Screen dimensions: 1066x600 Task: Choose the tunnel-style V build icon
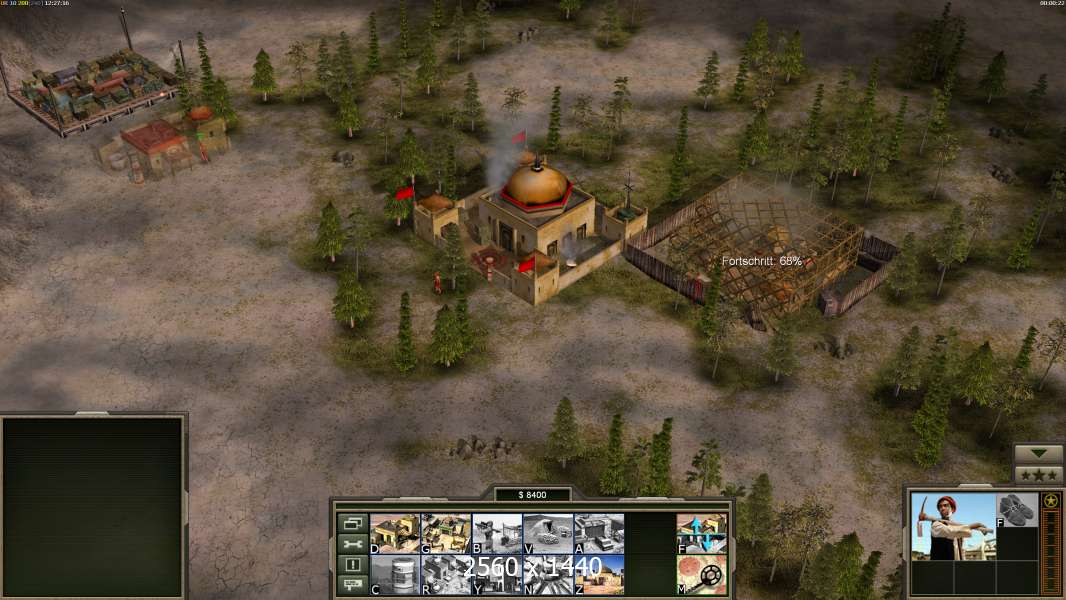[547, 533]
